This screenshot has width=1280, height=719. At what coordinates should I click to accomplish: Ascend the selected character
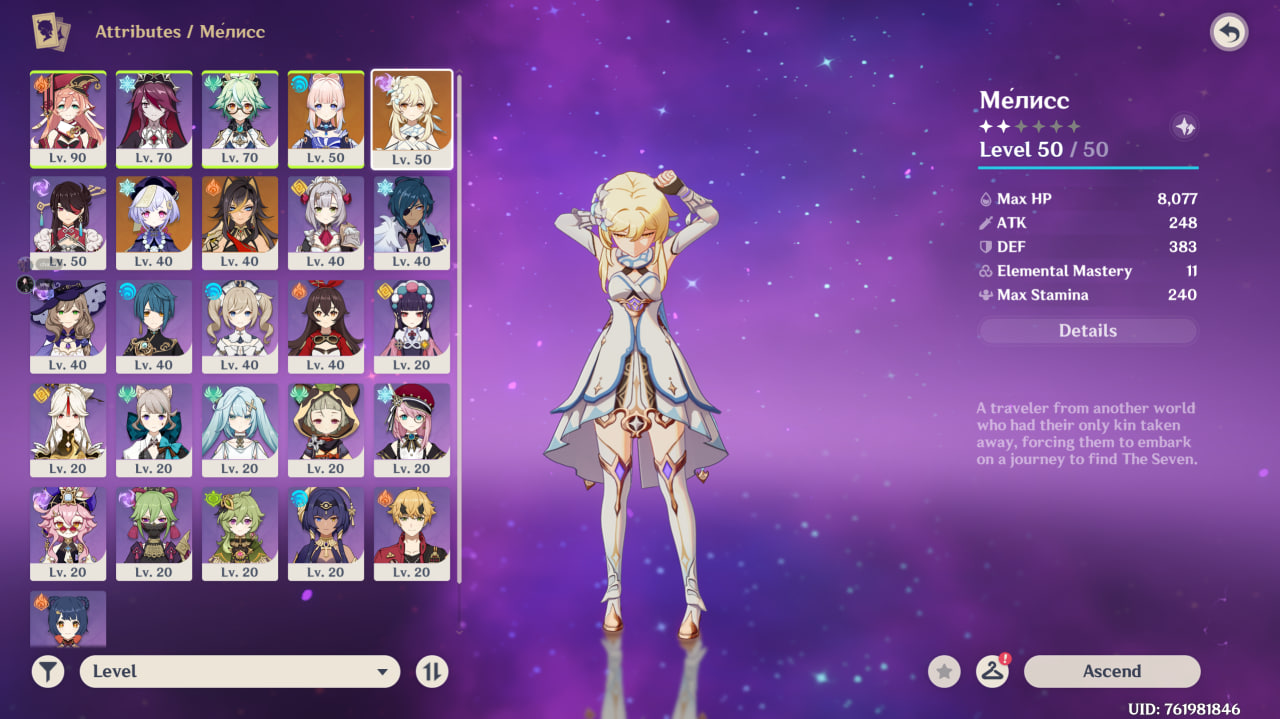1111,671
